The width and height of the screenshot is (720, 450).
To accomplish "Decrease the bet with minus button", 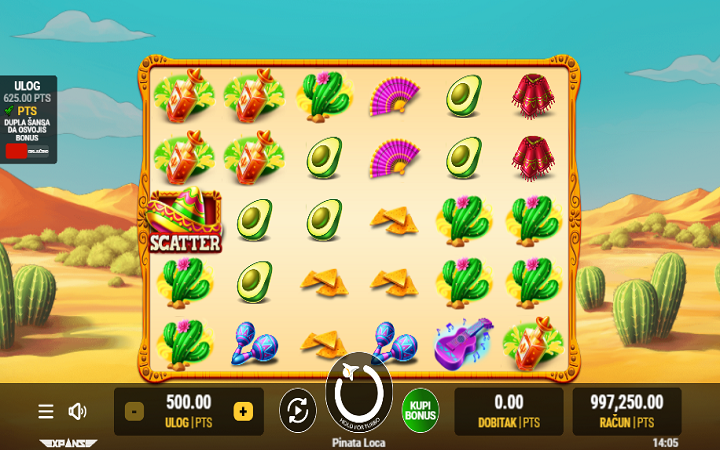I will point(134,411).
